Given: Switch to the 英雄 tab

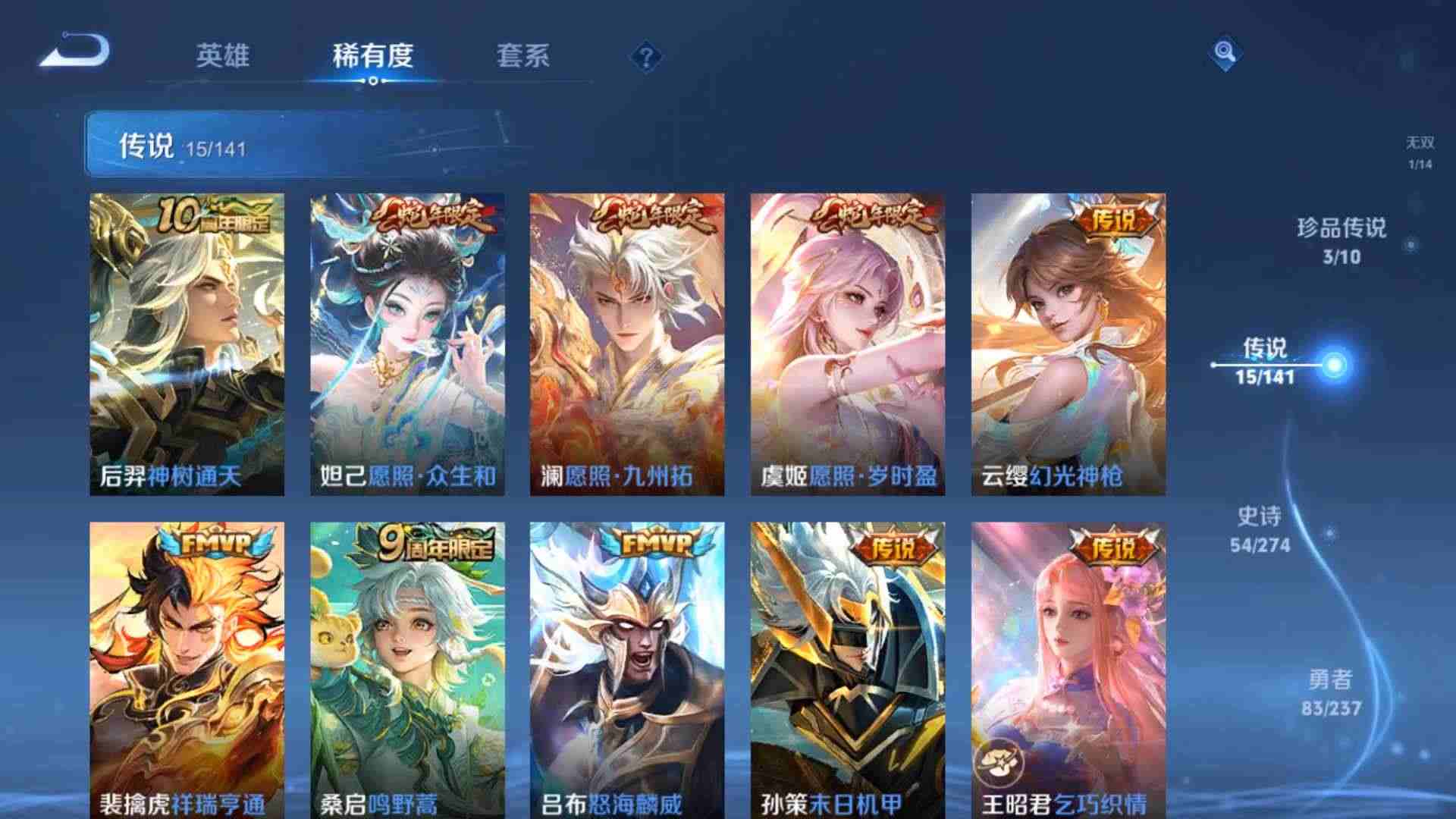Looking at the screenshot, I should click(x=225, y=55).
